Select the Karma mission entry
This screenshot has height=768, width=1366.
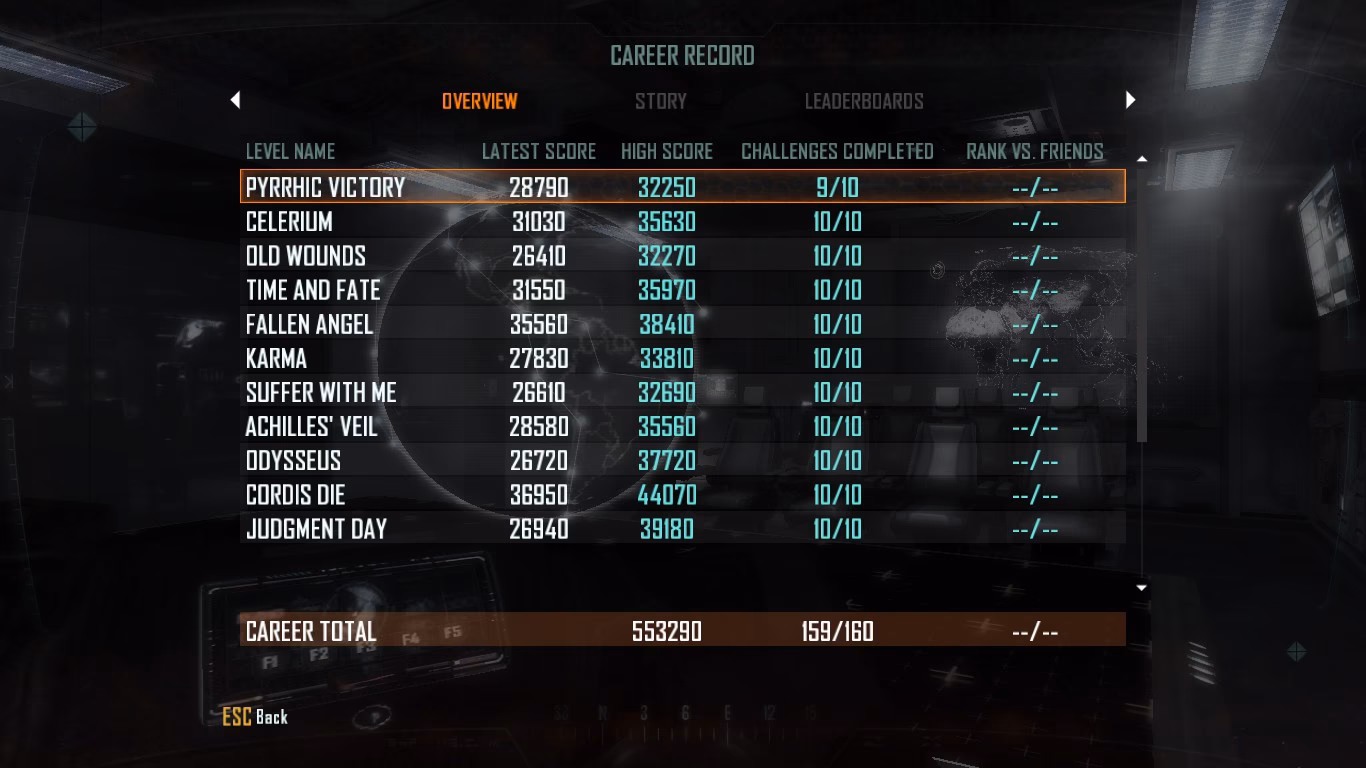[x=600, y=357]
